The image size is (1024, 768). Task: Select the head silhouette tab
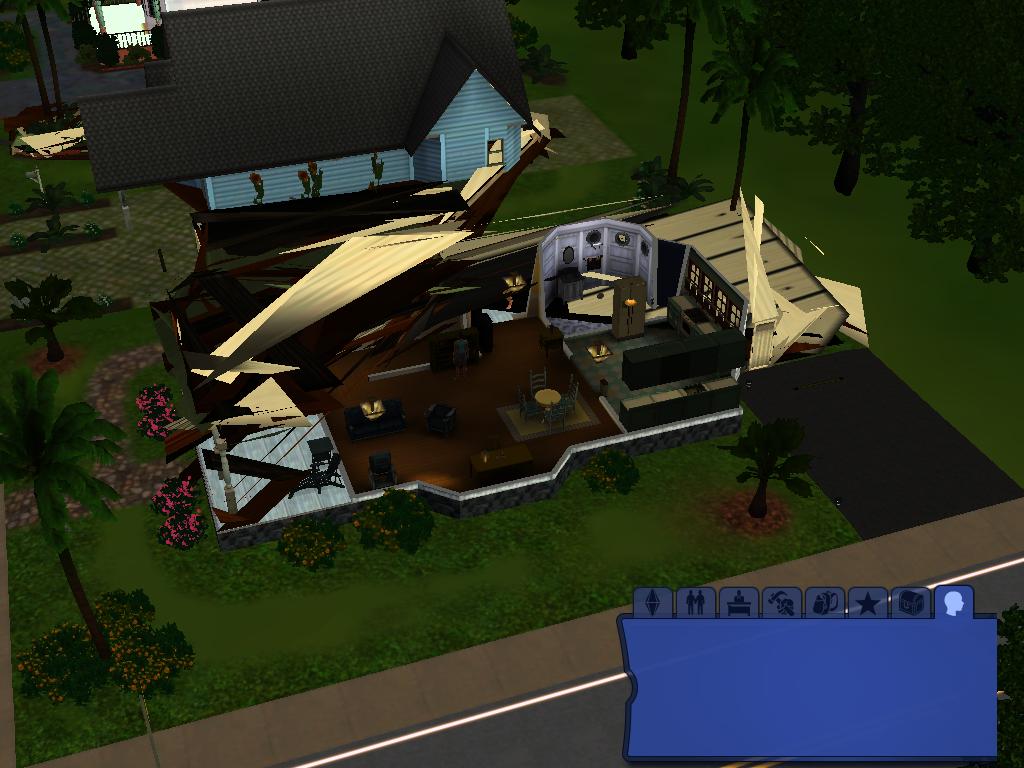coord(954,603)
